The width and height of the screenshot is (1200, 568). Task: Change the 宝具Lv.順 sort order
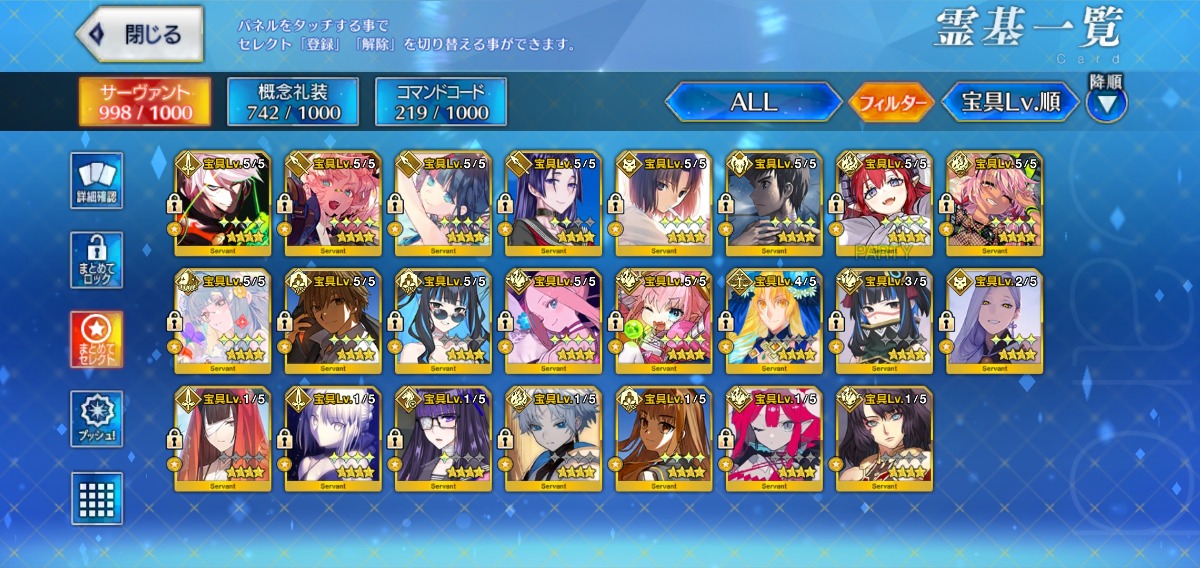coord(1011,102)
